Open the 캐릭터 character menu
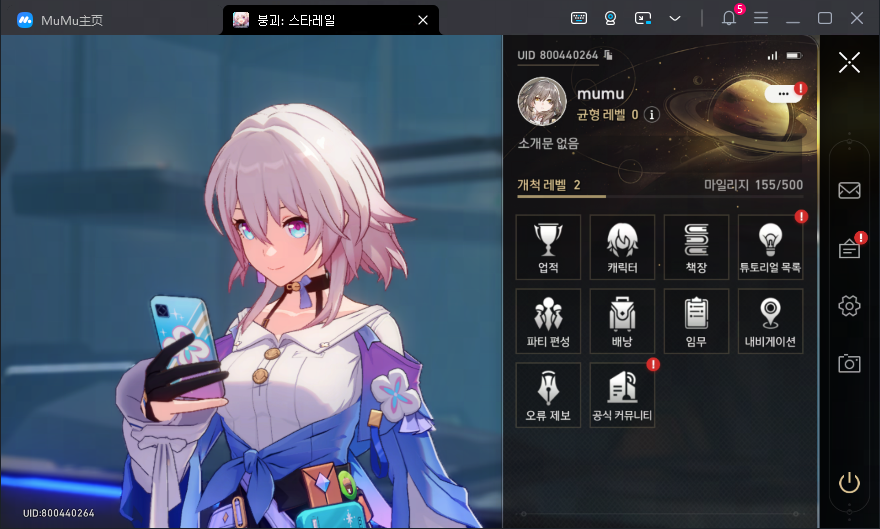The image size is (880, 529). pyautogui.click(x=622, y=247)
